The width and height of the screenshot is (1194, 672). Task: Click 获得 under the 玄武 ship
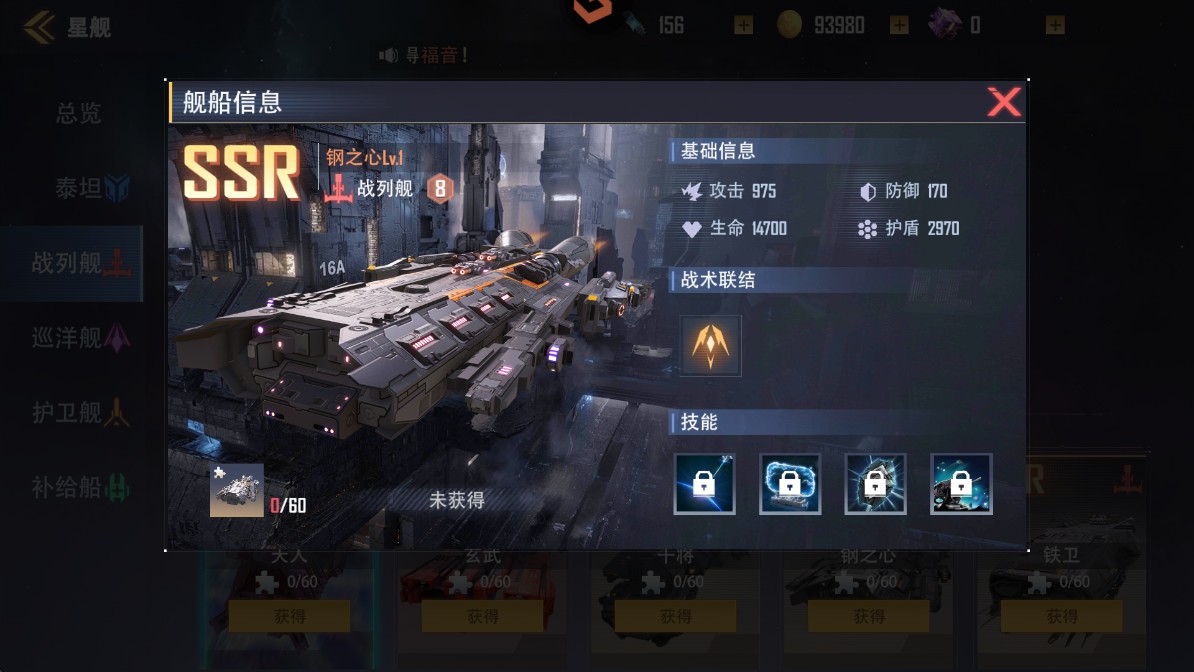[x=482, y=617]
